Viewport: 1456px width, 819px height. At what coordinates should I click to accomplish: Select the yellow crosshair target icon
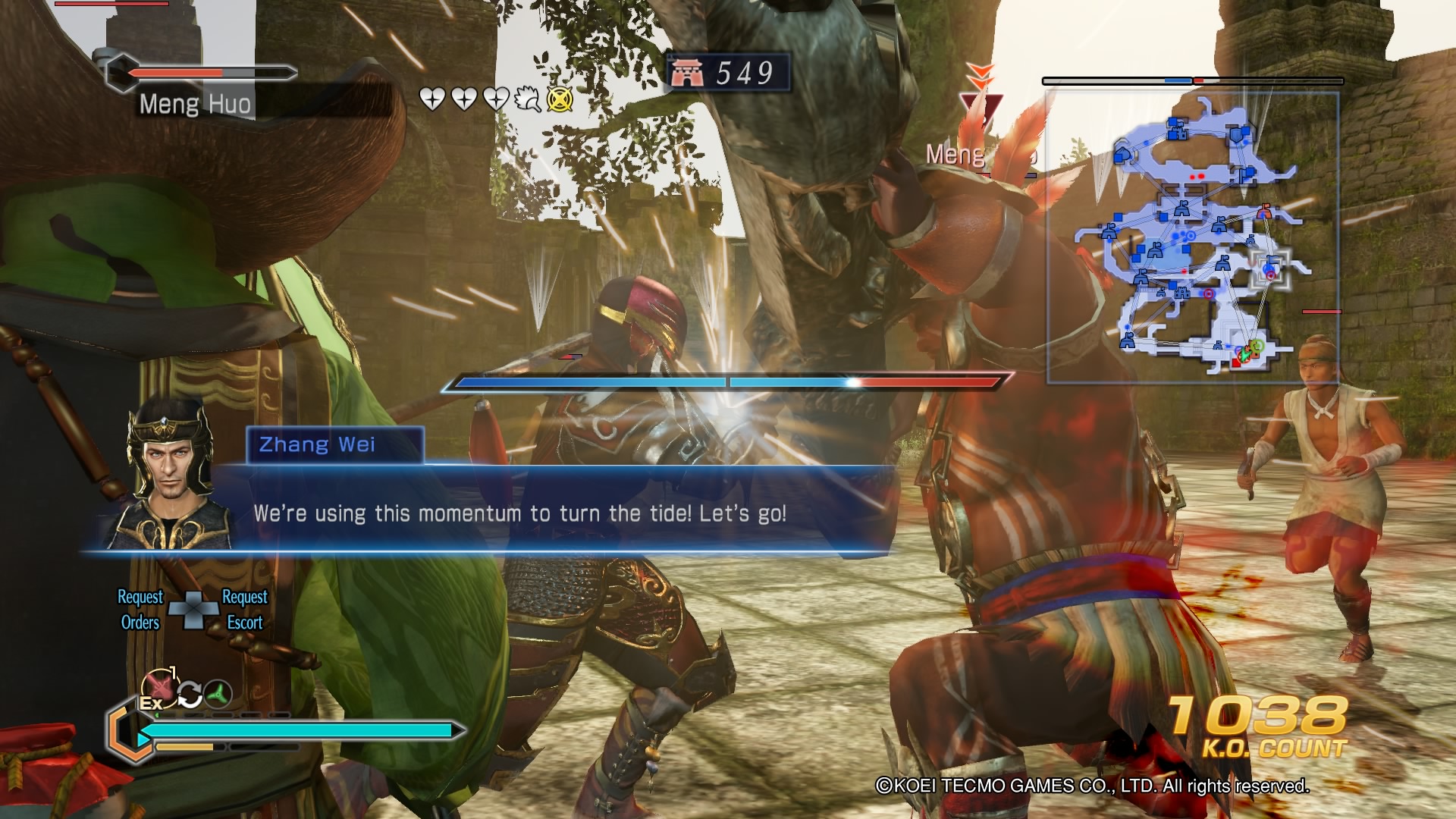[x=560, y=99]
